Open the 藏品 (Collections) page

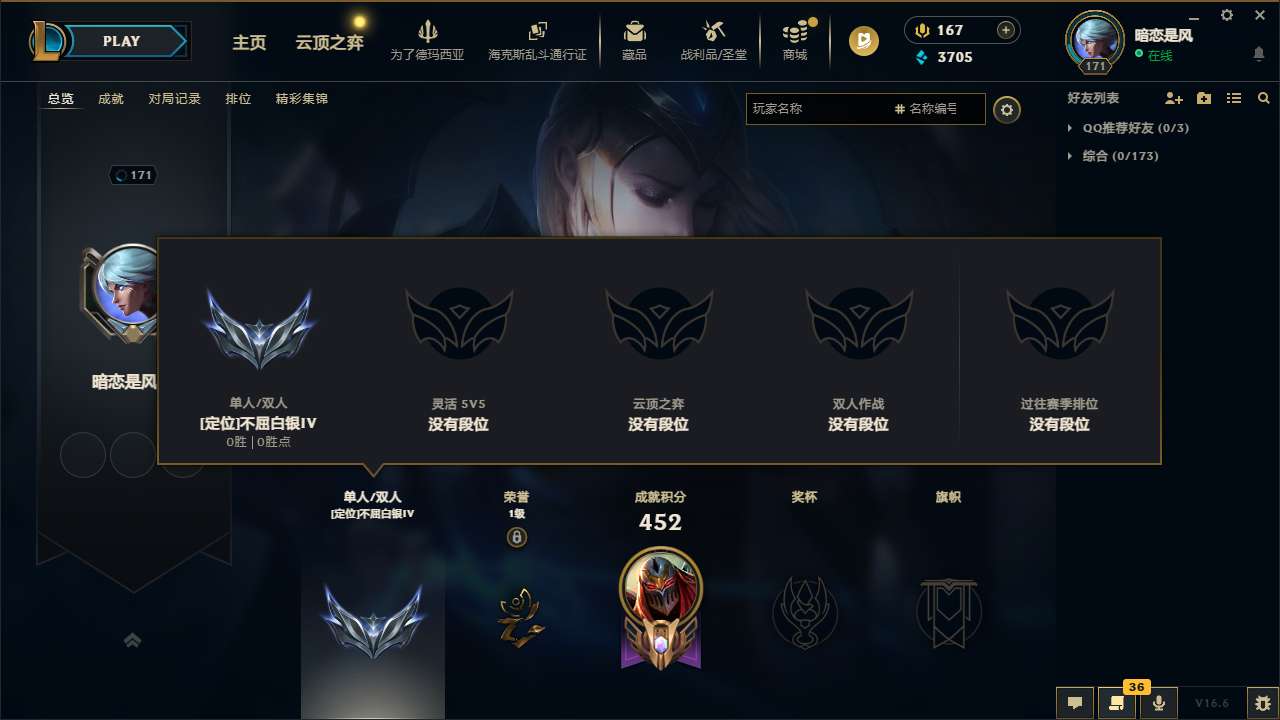click(635, 40)
